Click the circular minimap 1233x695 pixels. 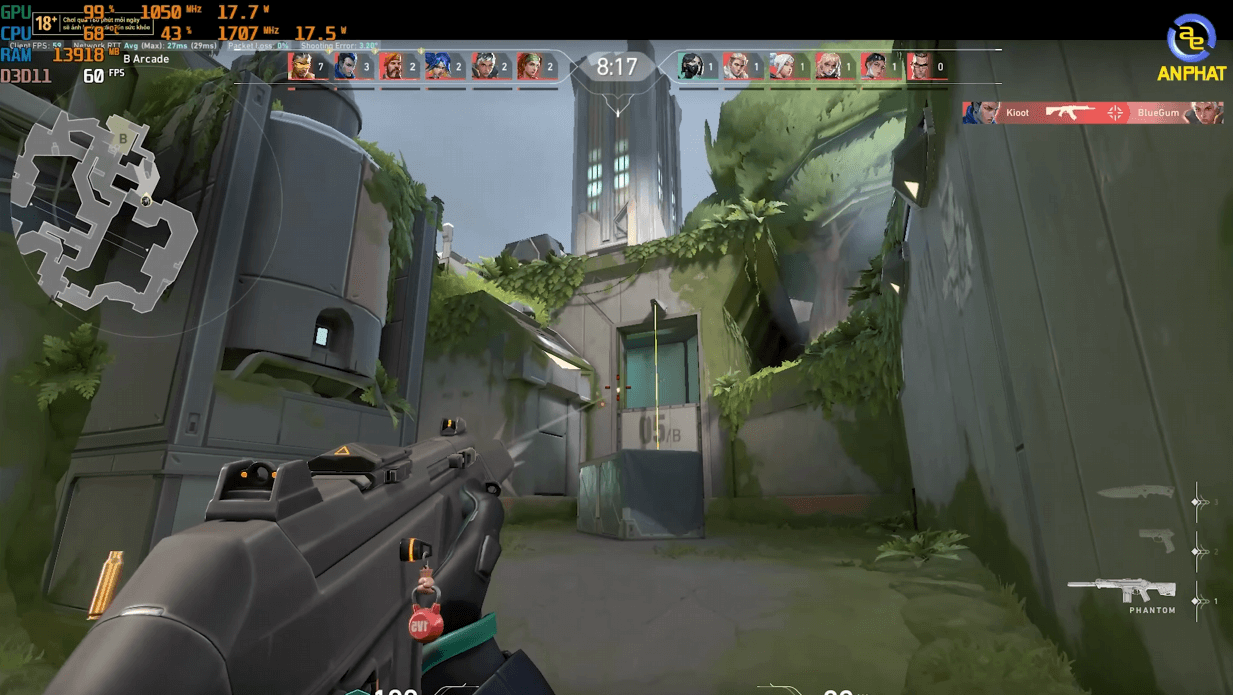(x=105, y=205)
